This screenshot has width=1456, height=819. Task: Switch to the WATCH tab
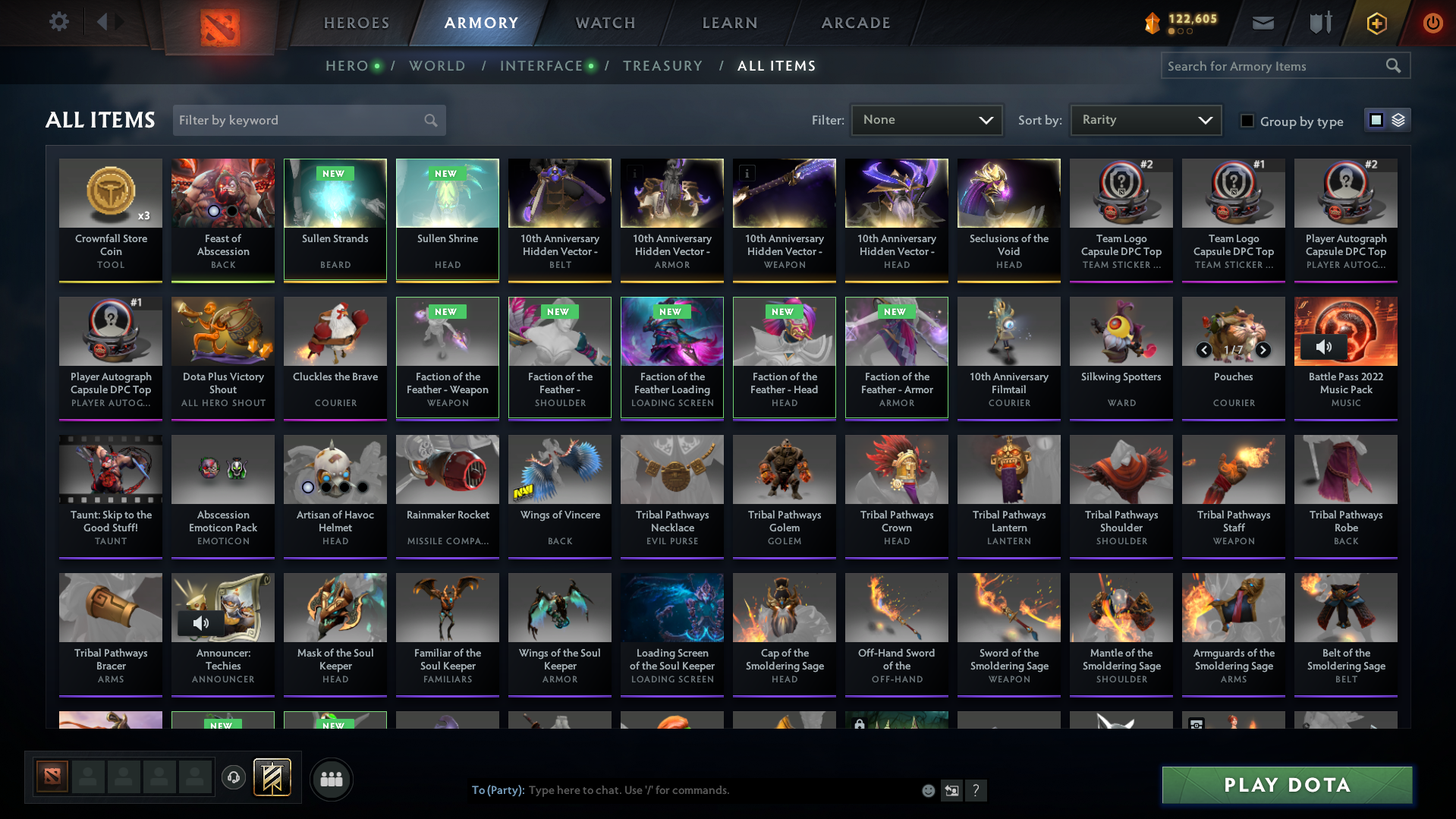(605, 23)
